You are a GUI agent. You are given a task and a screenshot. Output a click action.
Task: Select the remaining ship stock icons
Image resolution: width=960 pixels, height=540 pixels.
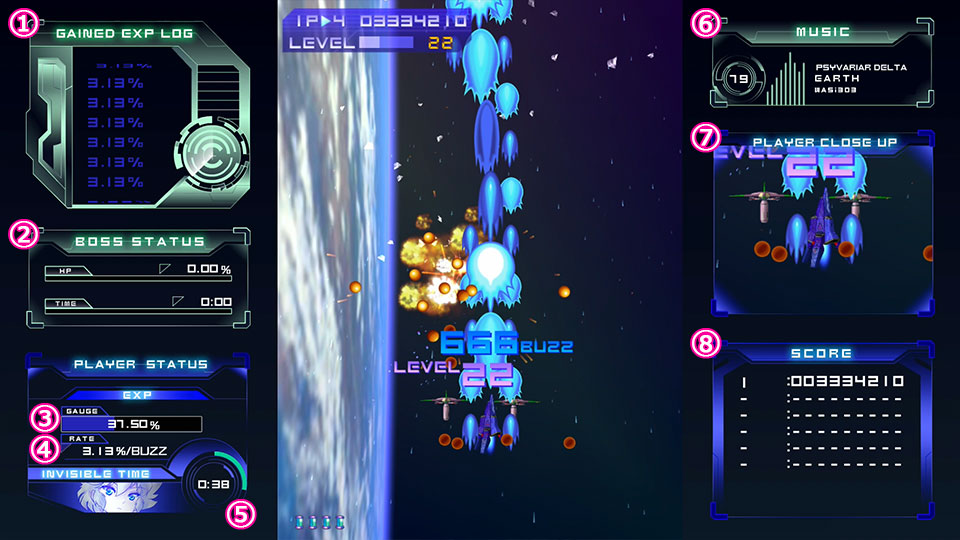tap(319, 522)
